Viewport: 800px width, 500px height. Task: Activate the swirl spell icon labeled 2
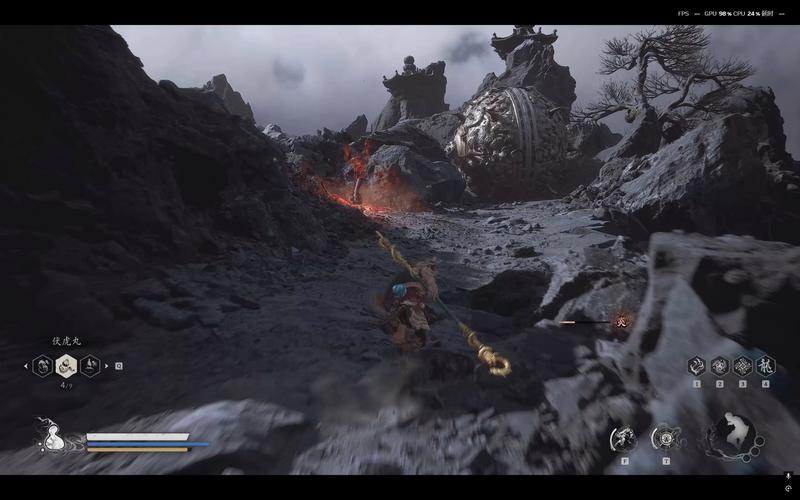(720, 365)
